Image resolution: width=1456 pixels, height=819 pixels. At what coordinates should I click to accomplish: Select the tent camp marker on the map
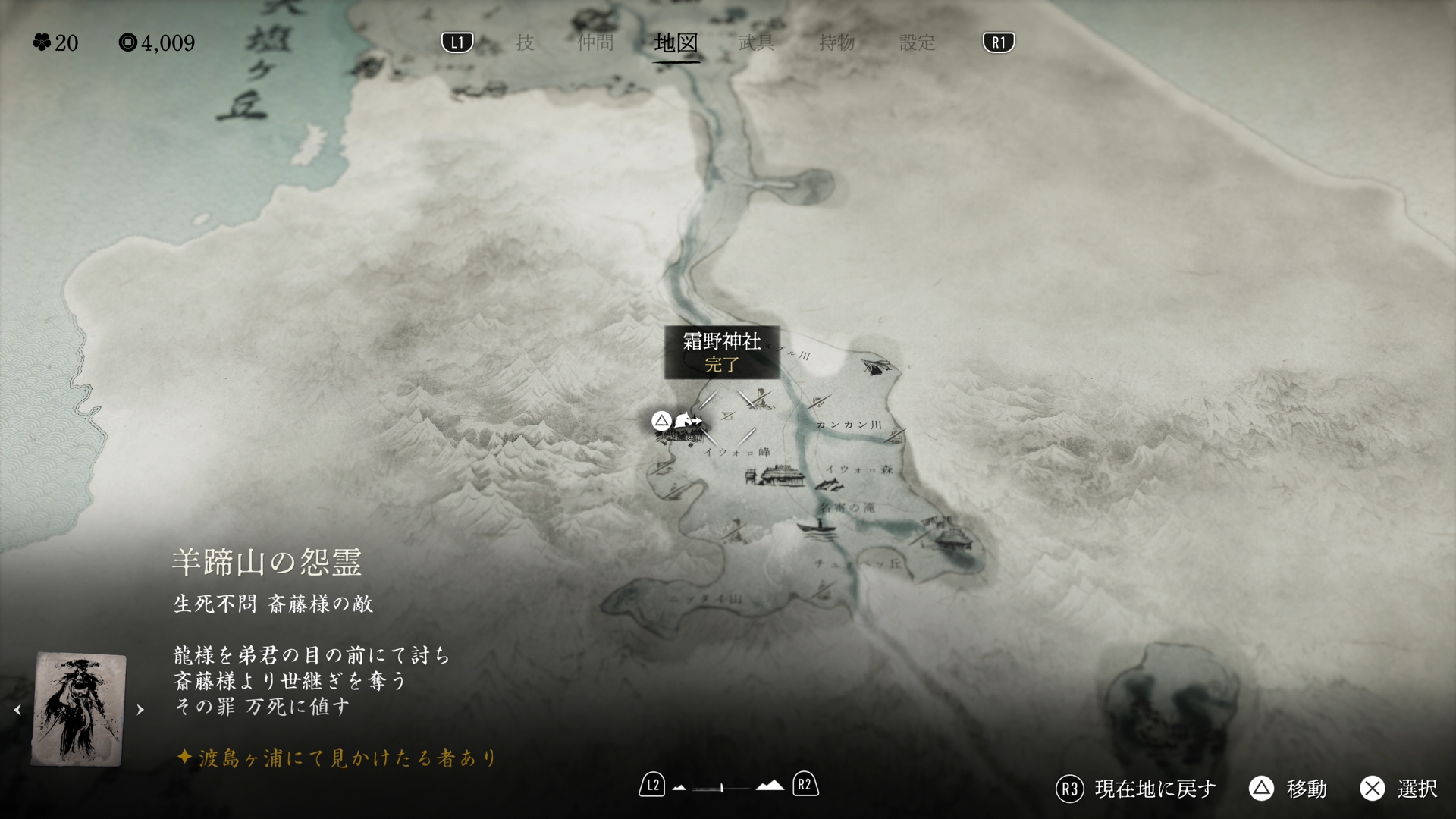878,369
